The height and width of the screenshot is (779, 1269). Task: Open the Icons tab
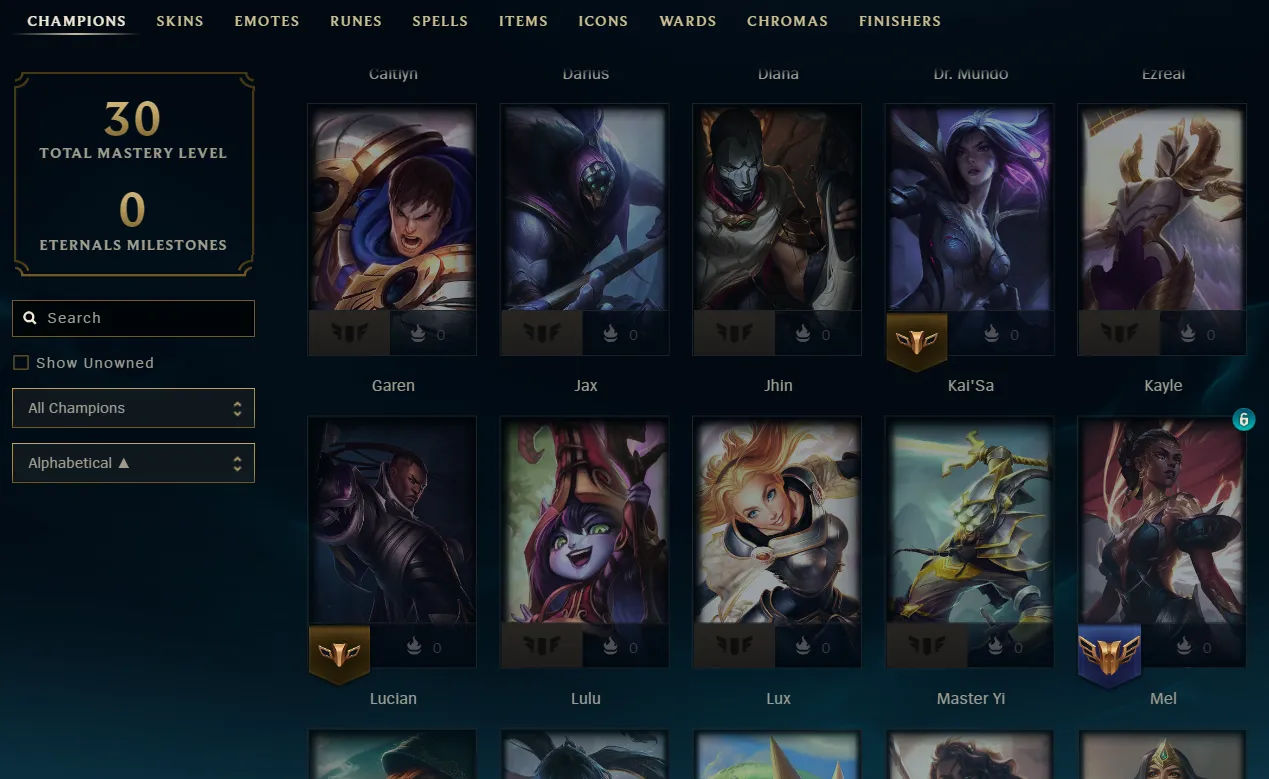[603, 21]
